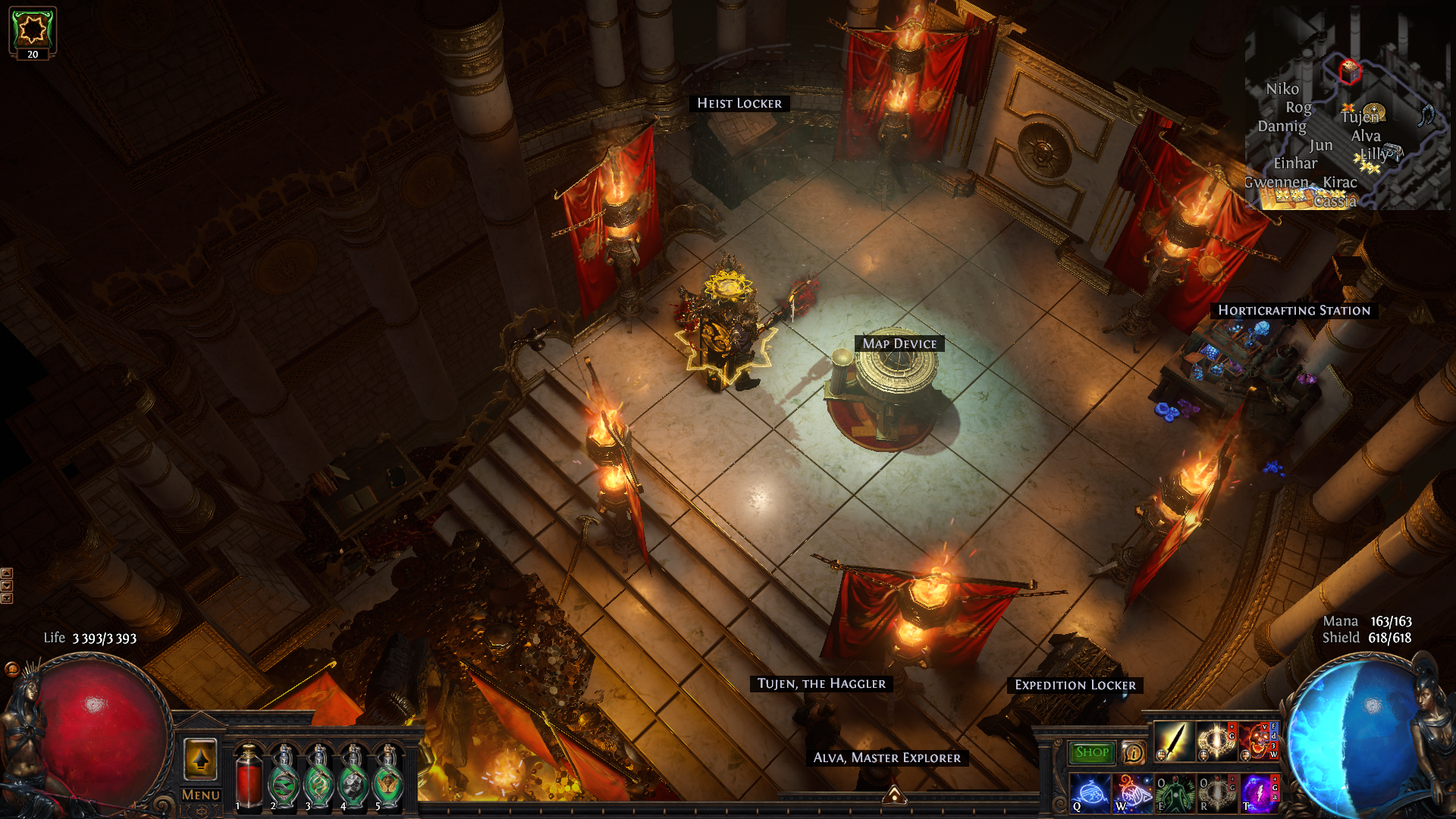Expand the skill bar center arrow
This screenshot has width=1456, height=819.
[x=895, y=795]
